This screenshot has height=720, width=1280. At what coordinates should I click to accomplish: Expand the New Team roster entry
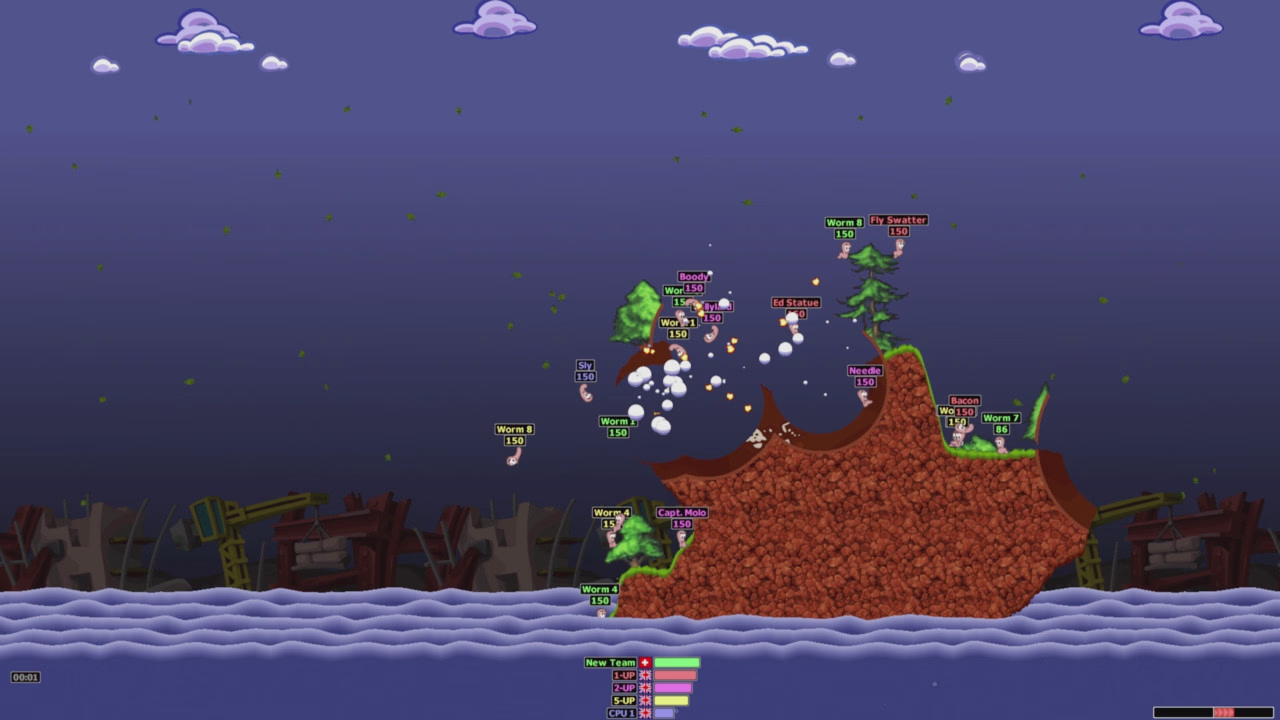pyautogui.click(x=611, y=662)
